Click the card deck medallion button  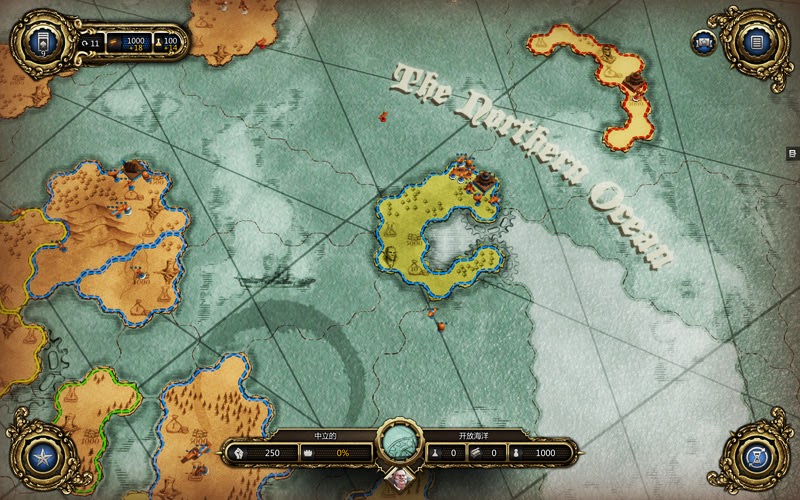[42, 41]
